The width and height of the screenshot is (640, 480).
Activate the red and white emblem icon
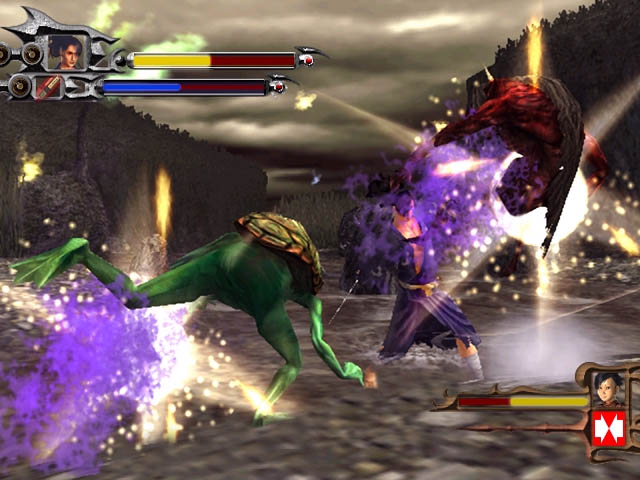point(608,427)
